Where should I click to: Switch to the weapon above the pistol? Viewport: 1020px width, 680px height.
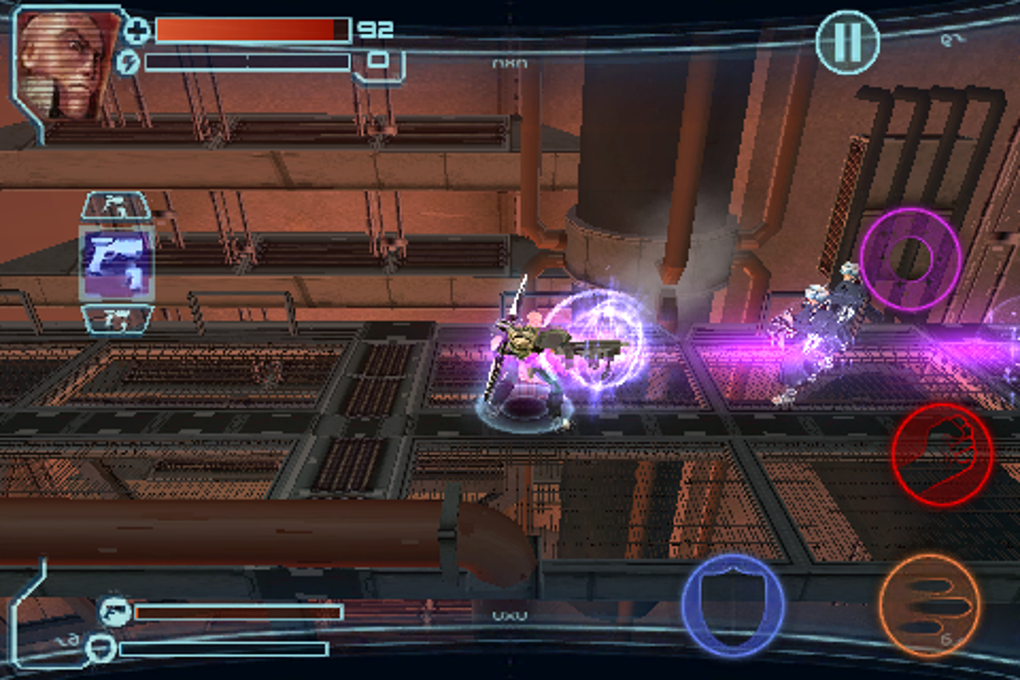(116, 207)
